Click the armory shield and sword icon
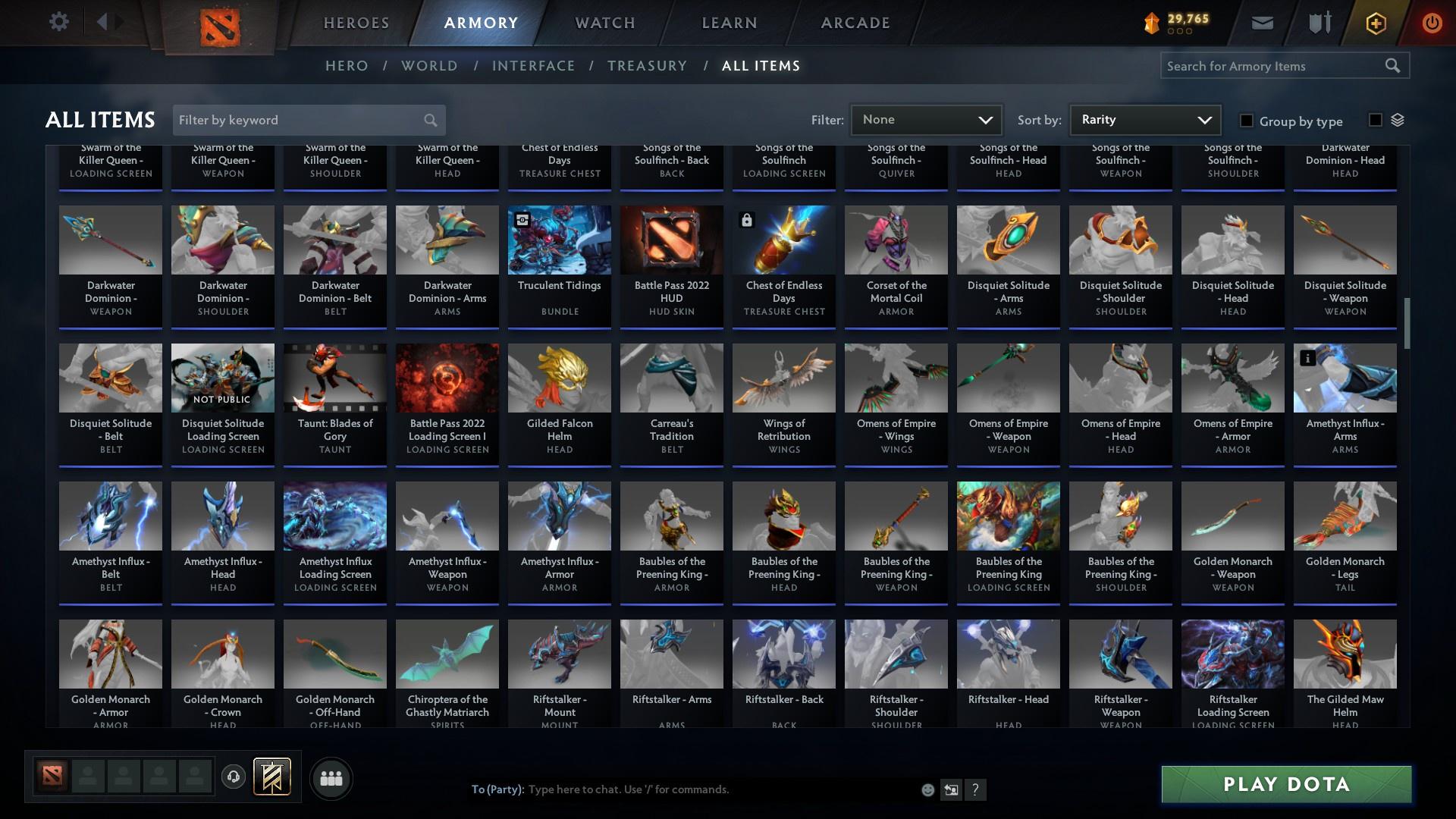 [x=1319, y=23]
